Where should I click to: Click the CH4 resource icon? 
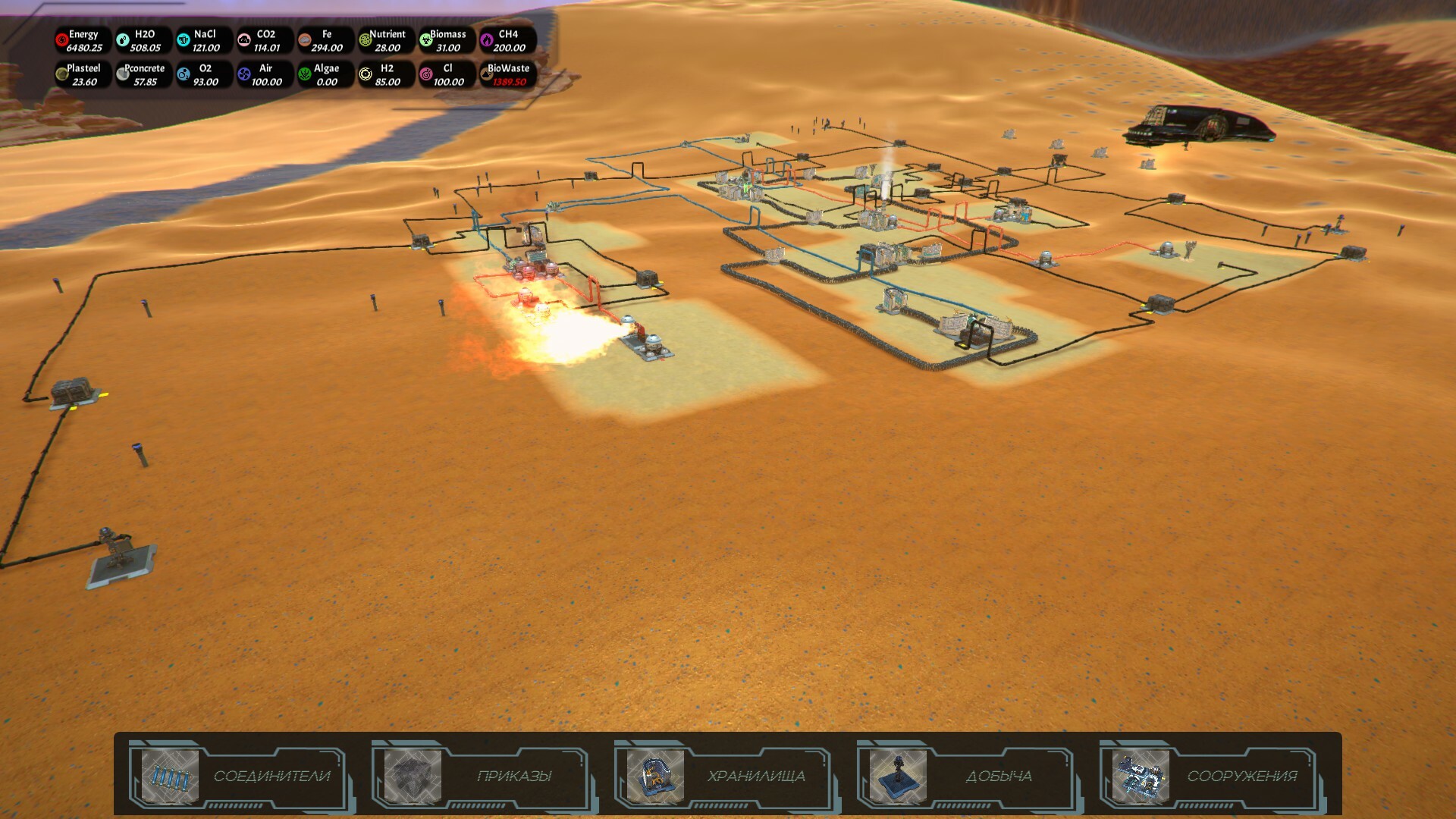[486, 39]
